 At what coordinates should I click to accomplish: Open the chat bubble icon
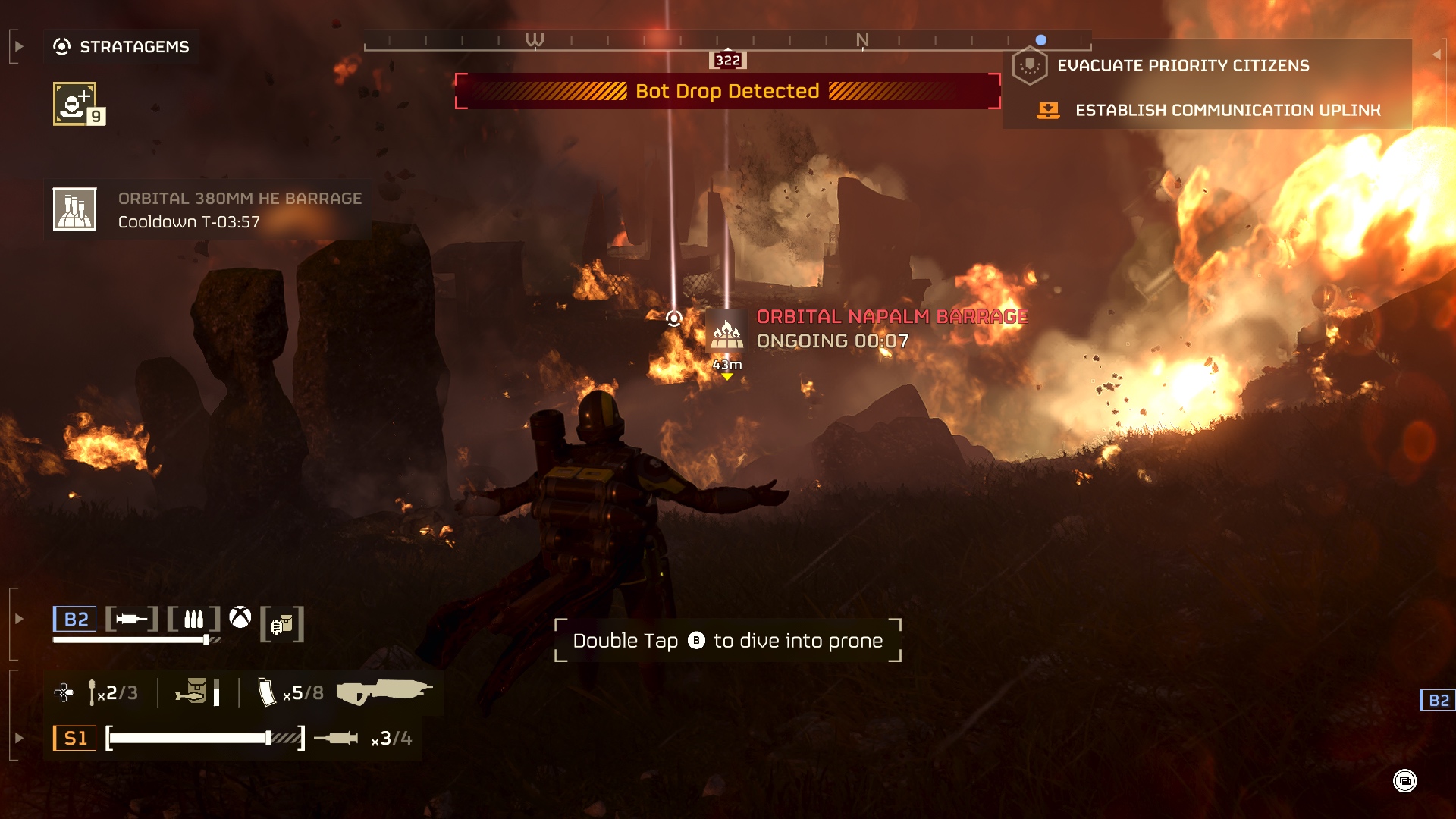1404,780
